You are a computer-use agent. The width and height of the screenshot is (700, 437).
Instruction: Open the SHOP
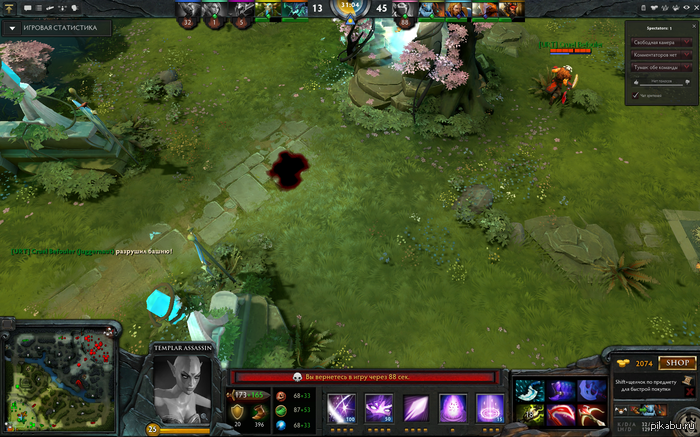tap(678, 362)
